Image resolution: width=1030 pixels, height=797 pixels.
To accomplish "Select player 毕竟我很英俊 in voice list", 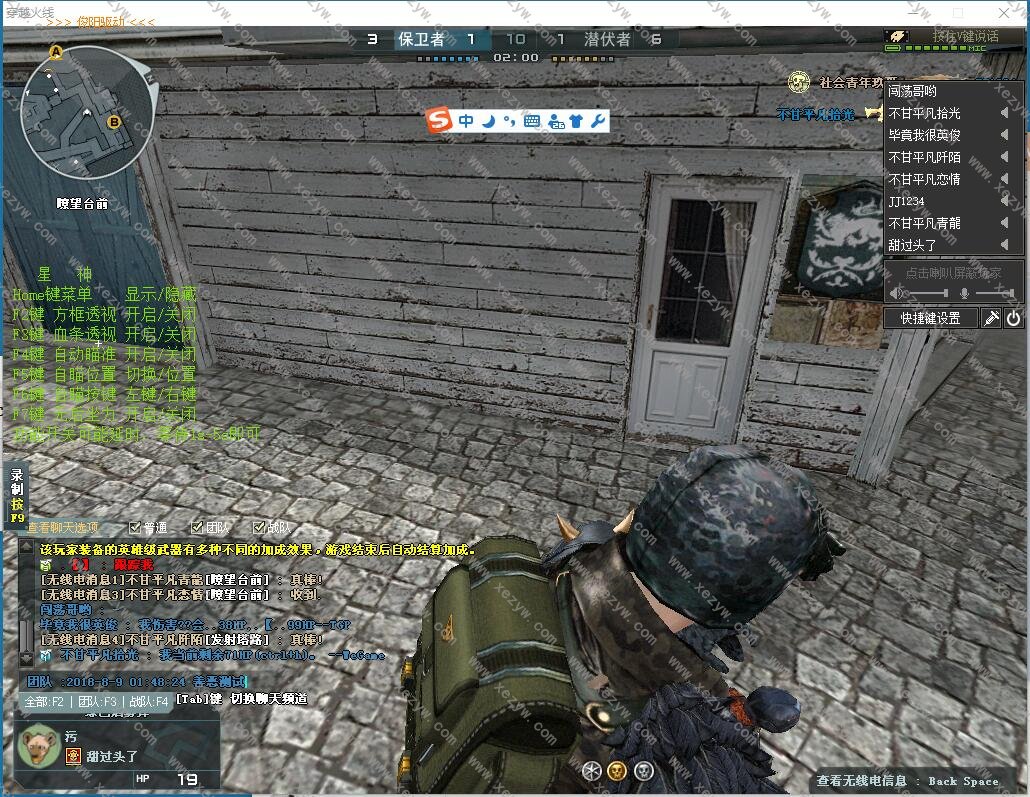I will [x=925, y=135].
